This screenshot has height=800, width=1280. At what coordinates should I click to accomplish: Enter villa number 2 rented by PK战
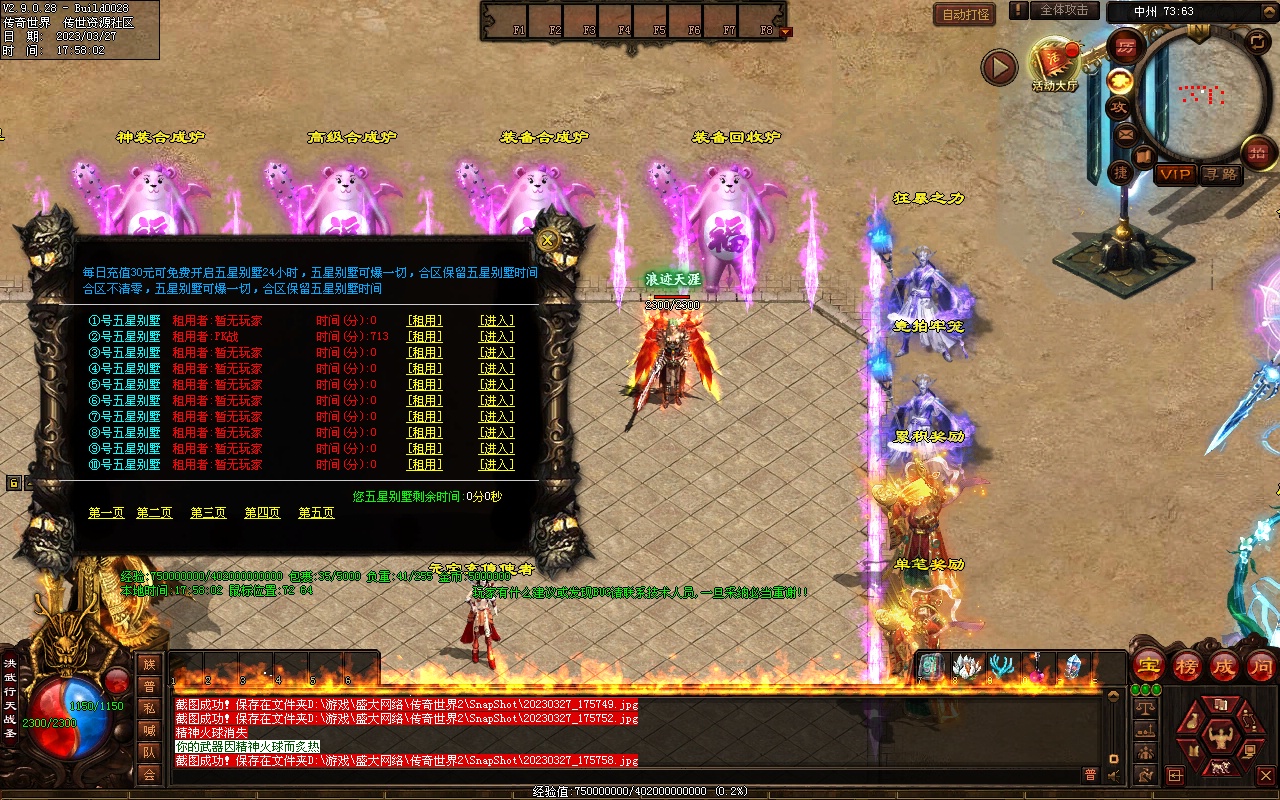(497, 336)
